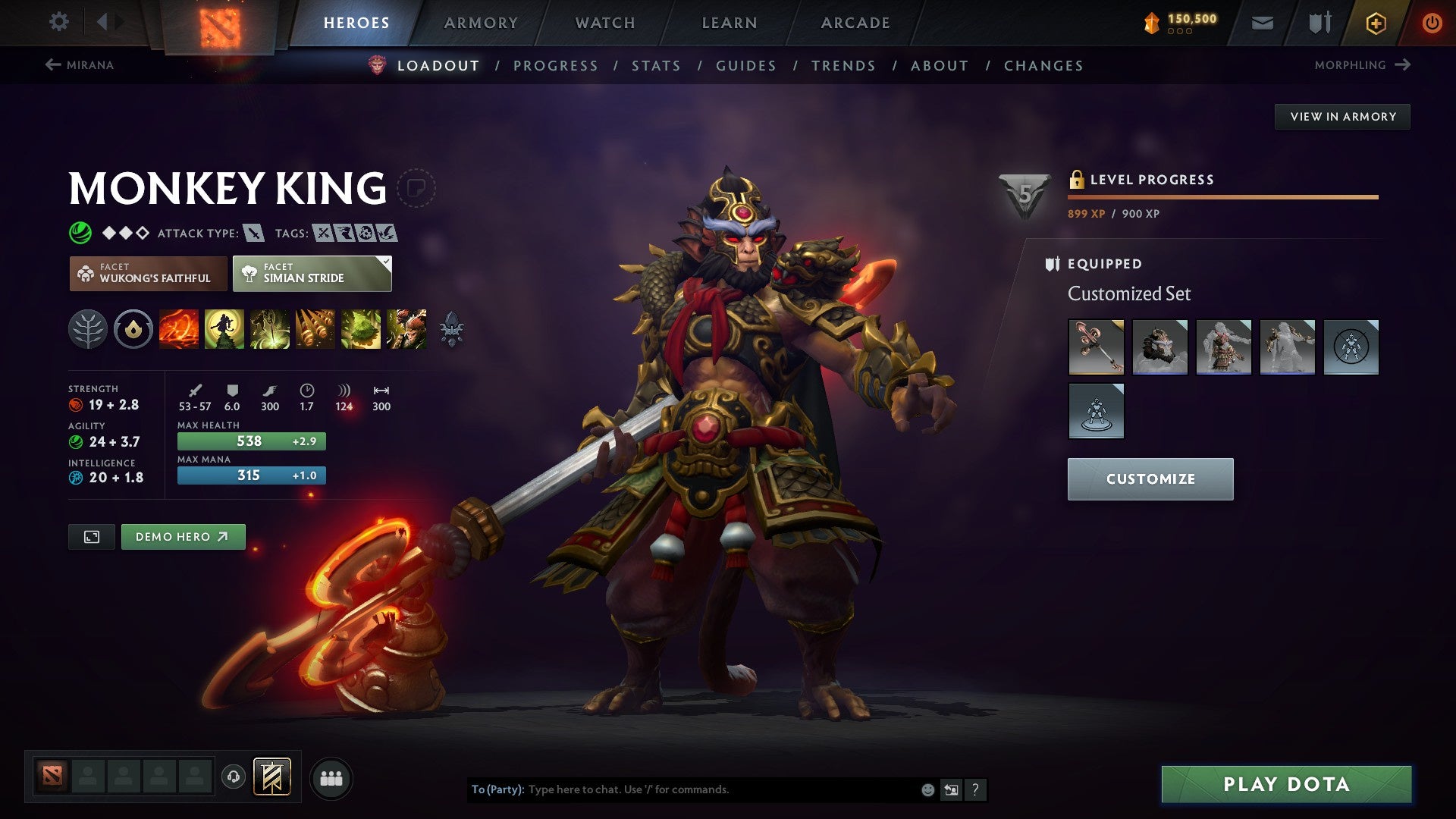Select the Tree Dance ability icon
Viewport: 1456px width, 819px height.
(223, 330)
